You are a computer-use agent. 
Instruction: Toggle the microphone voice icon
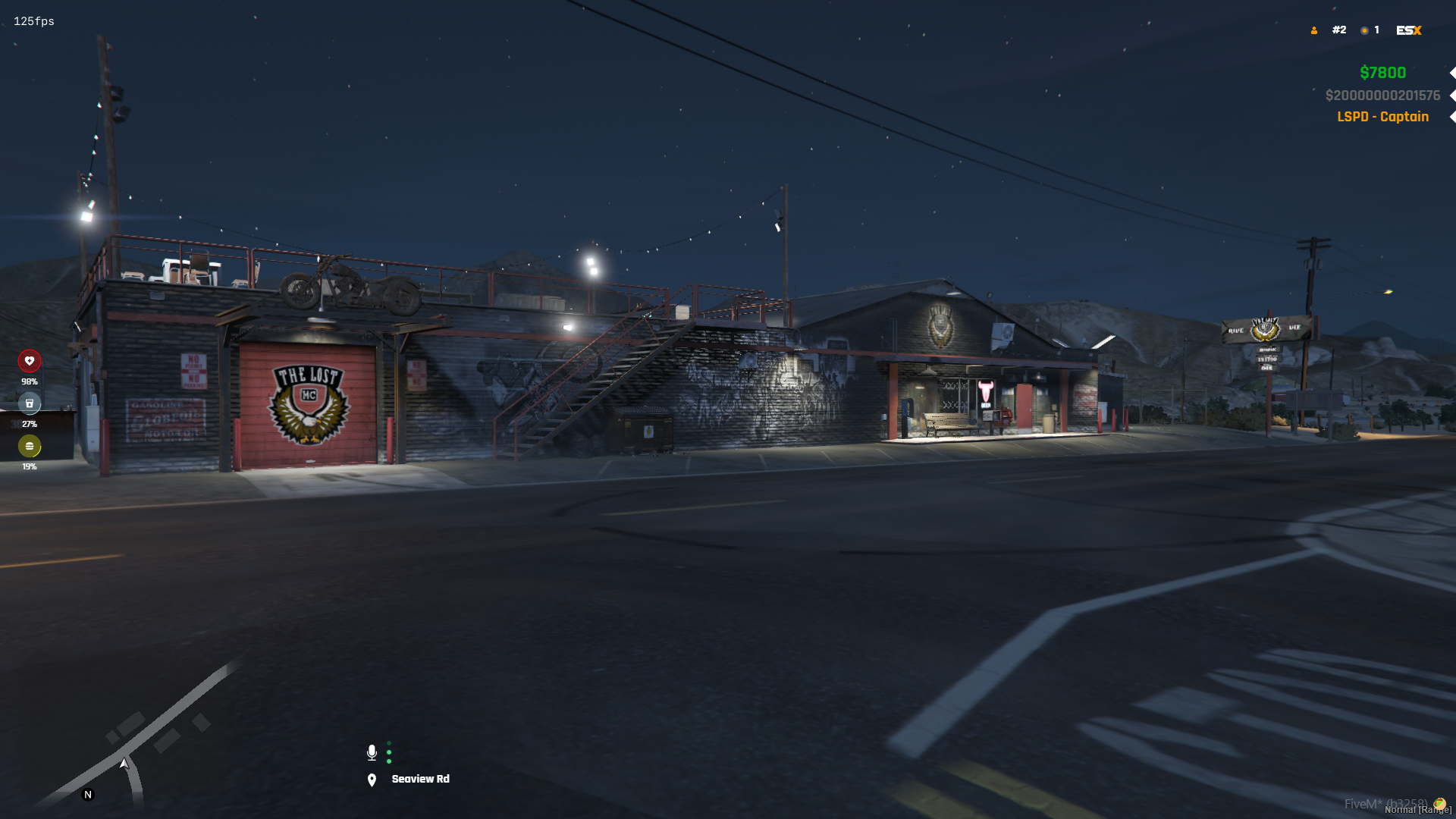pyautogui.click(x=372, y=752)
